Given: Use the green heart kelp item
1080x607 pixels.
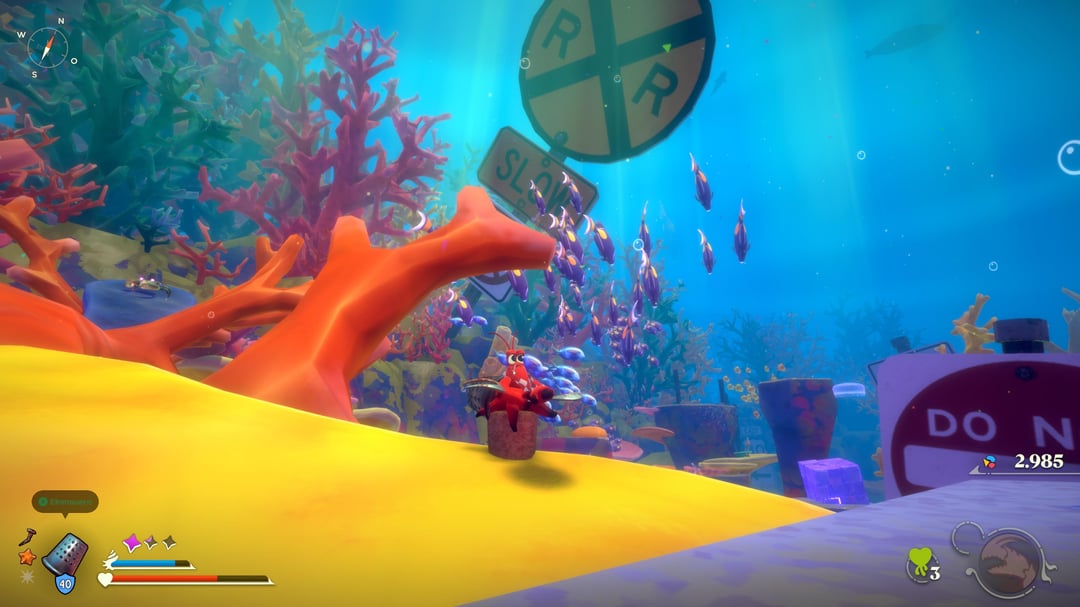Looking at the screenshot, I should (919, 563).
